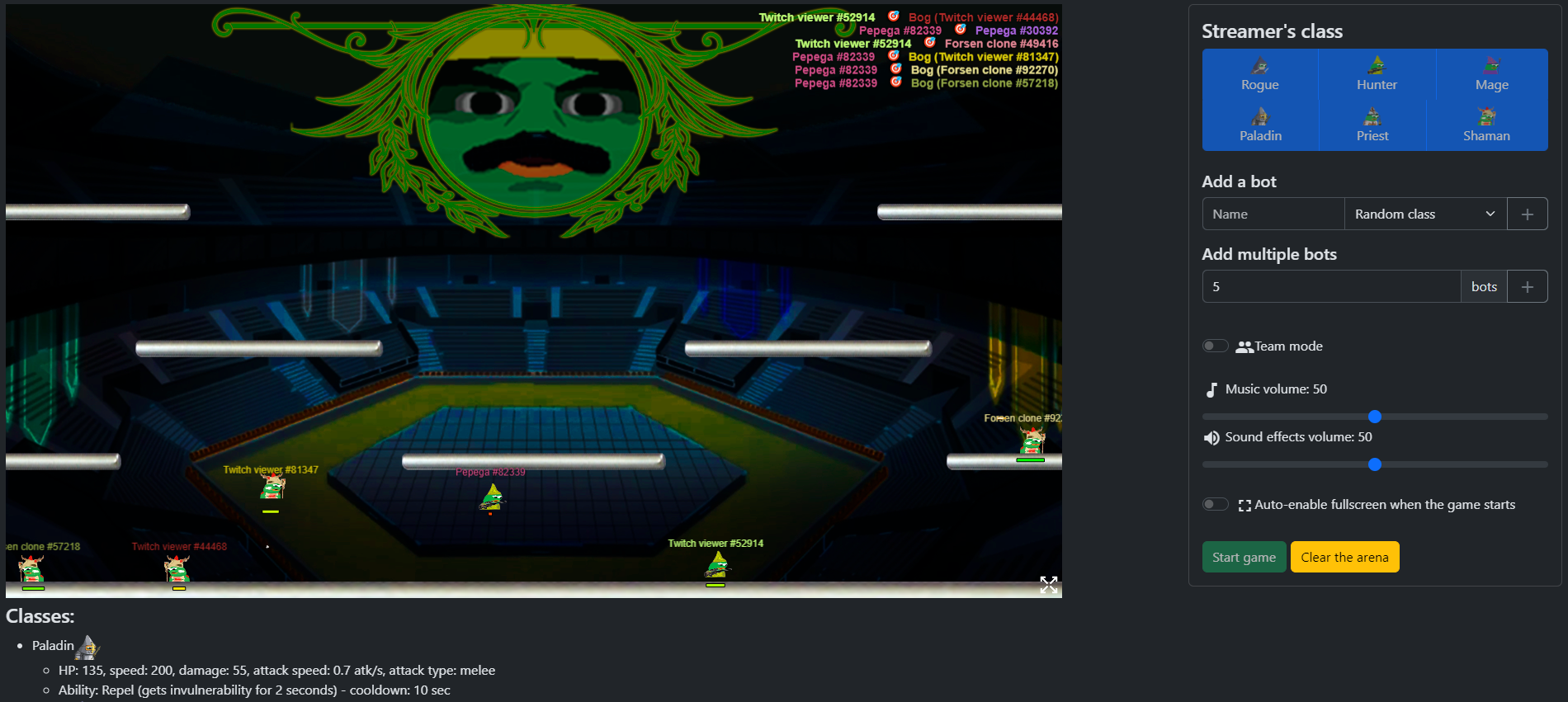
Task: Click the Paladin icon in the Classes list
Action: (x=87, y=647)
